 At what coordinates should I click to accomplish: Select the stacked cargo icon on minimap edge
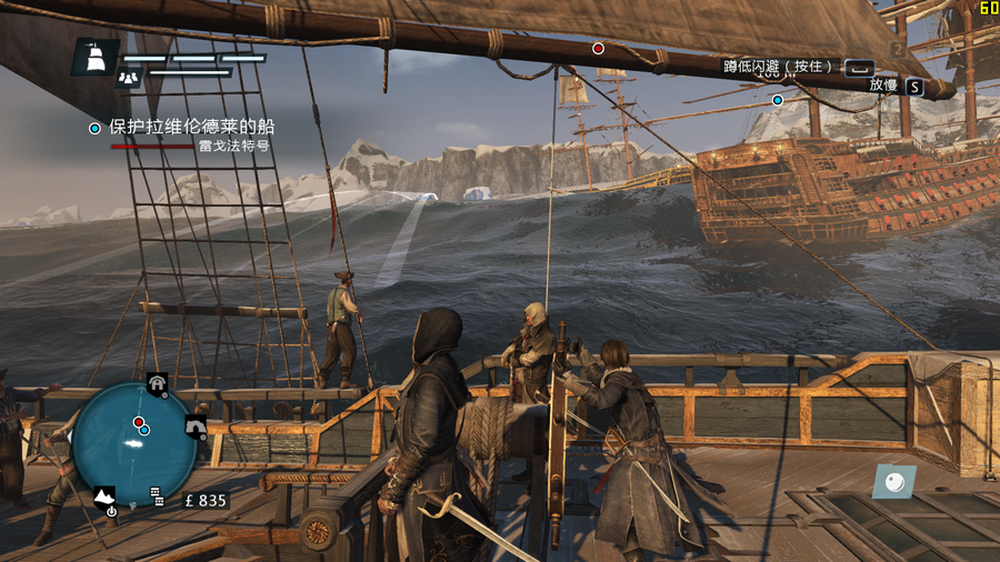click(157, 494)
